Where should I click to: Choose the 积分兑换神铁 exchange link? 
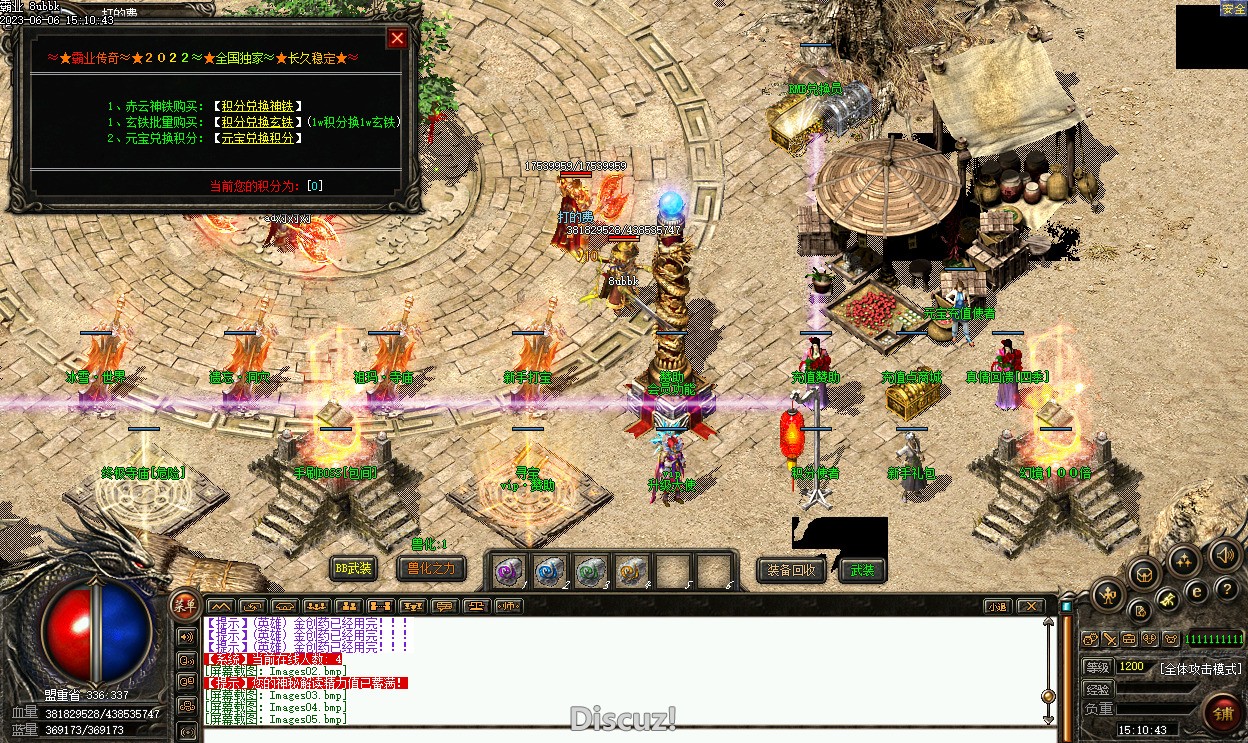(260, 106)
